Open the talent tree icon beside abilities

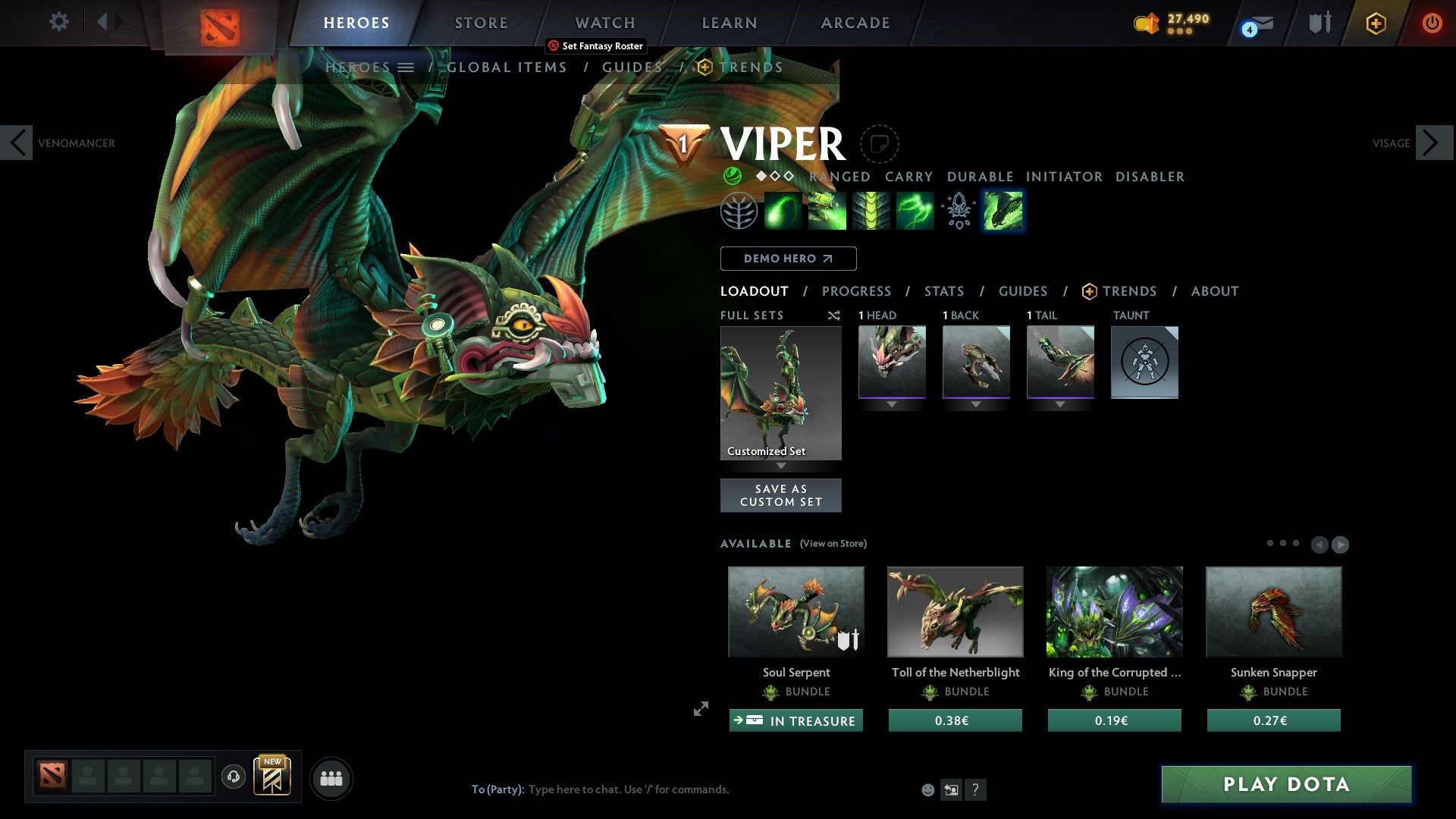pyautogui.click(x=739, y=212)
